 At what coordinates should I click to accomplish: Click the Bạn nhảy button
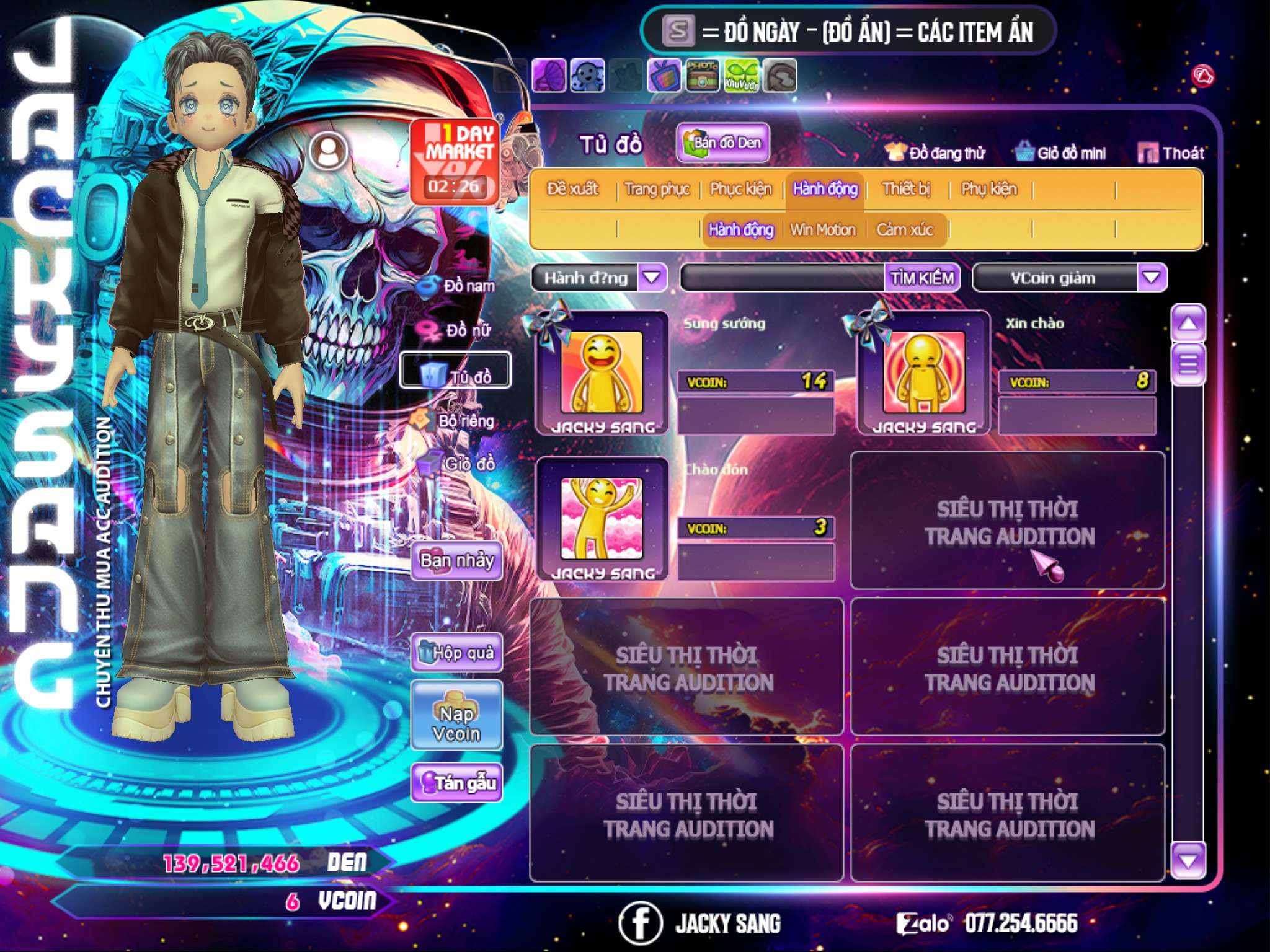tap(456, 561)
